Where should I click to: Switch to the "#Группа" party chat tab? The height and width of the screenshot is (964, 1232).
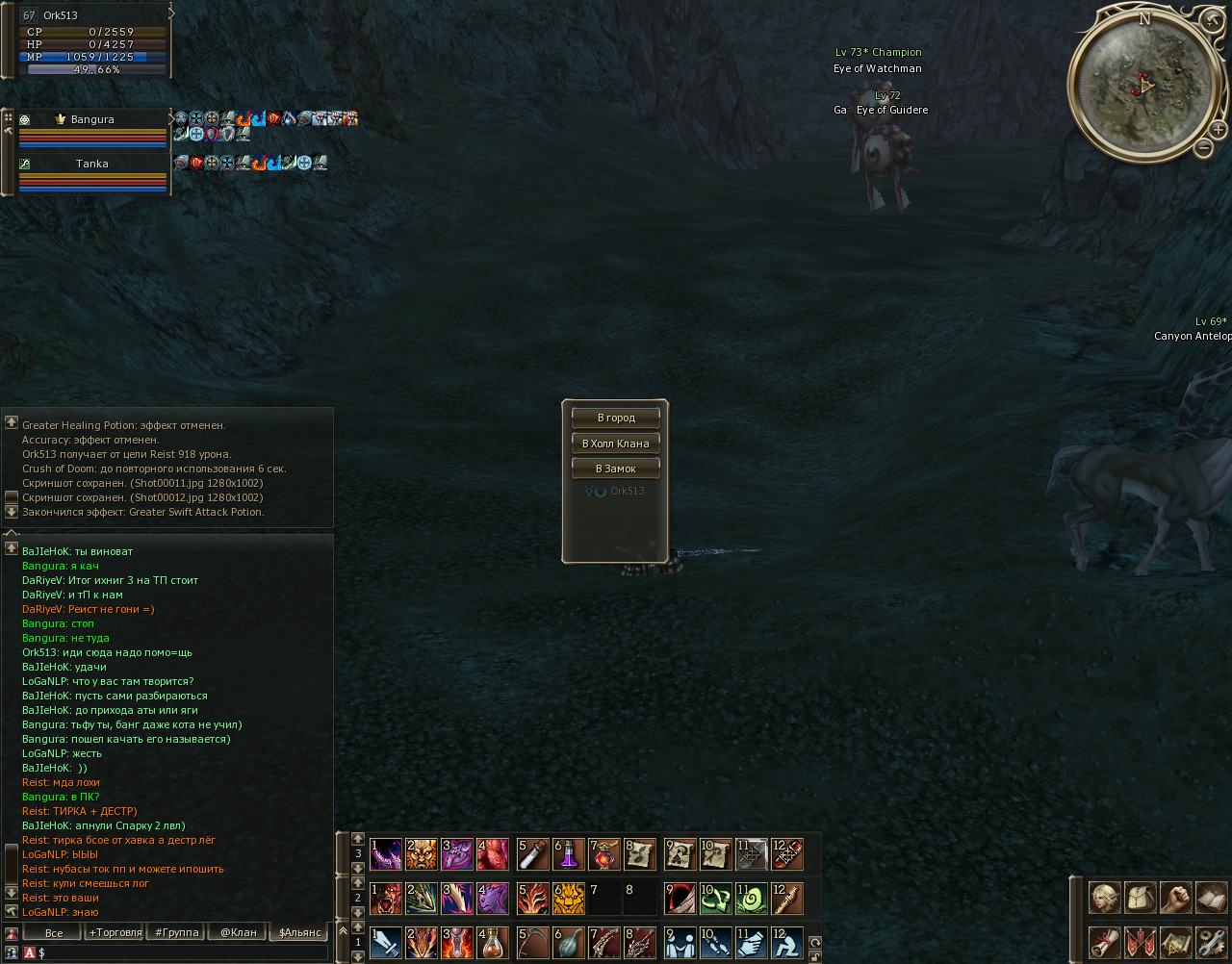(x=177, y=932)
